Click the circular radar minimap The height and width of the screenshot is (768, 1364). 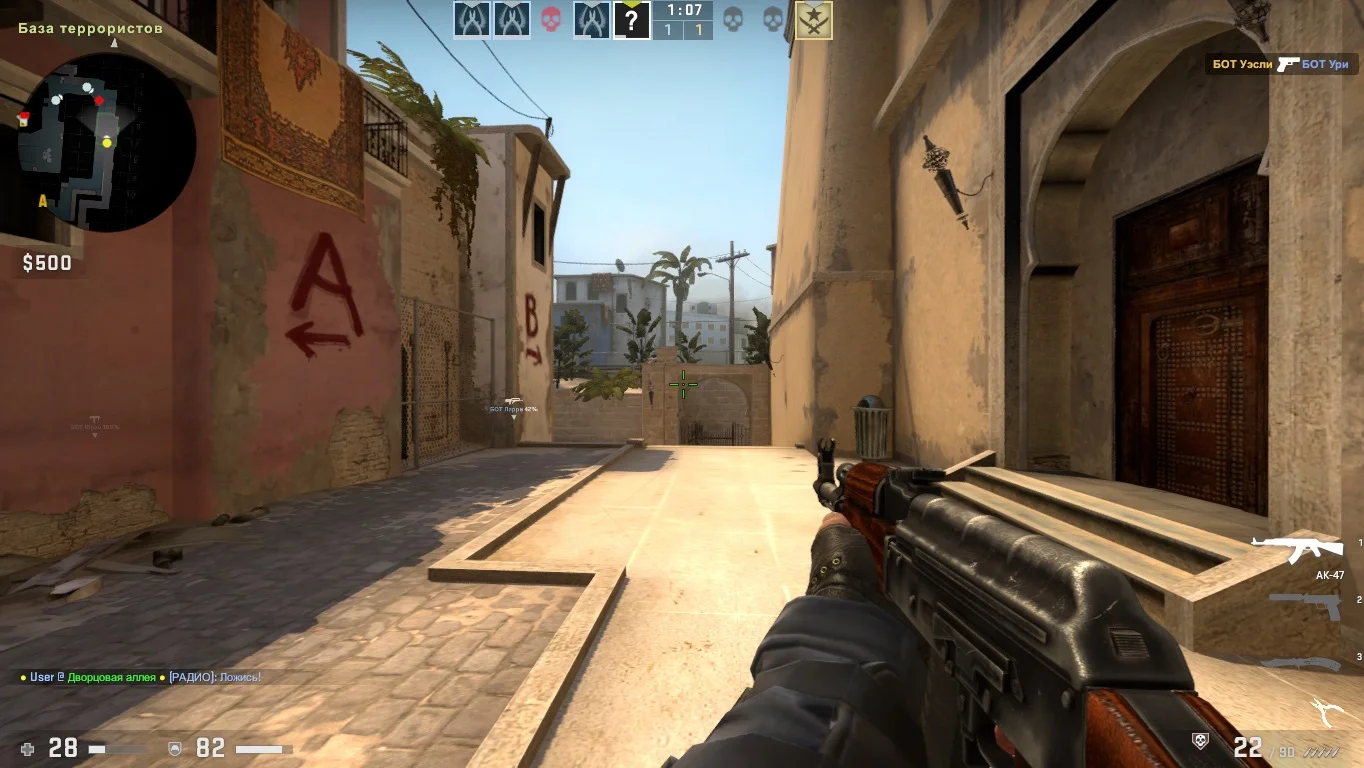107,143
